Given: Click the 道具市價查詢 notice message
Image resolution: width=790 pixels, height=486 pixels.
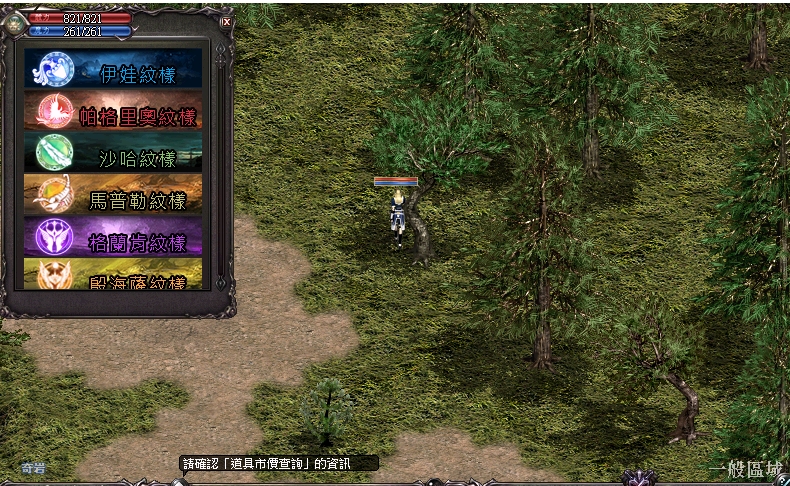Looking at the screenshot, I should [279, 463].
